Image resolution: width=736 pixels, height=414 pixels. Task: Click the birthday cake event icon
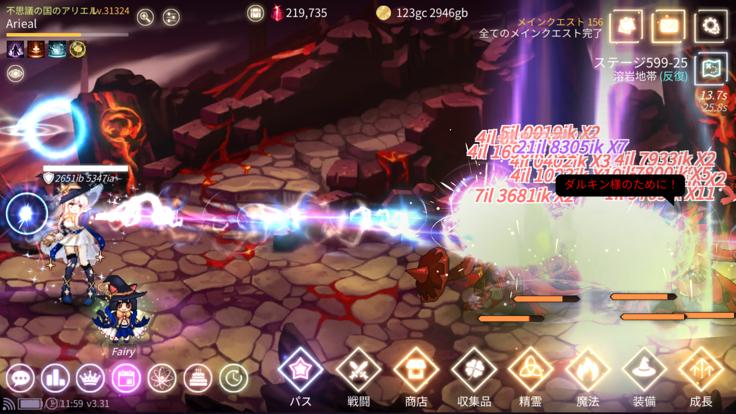coord(197,378)
